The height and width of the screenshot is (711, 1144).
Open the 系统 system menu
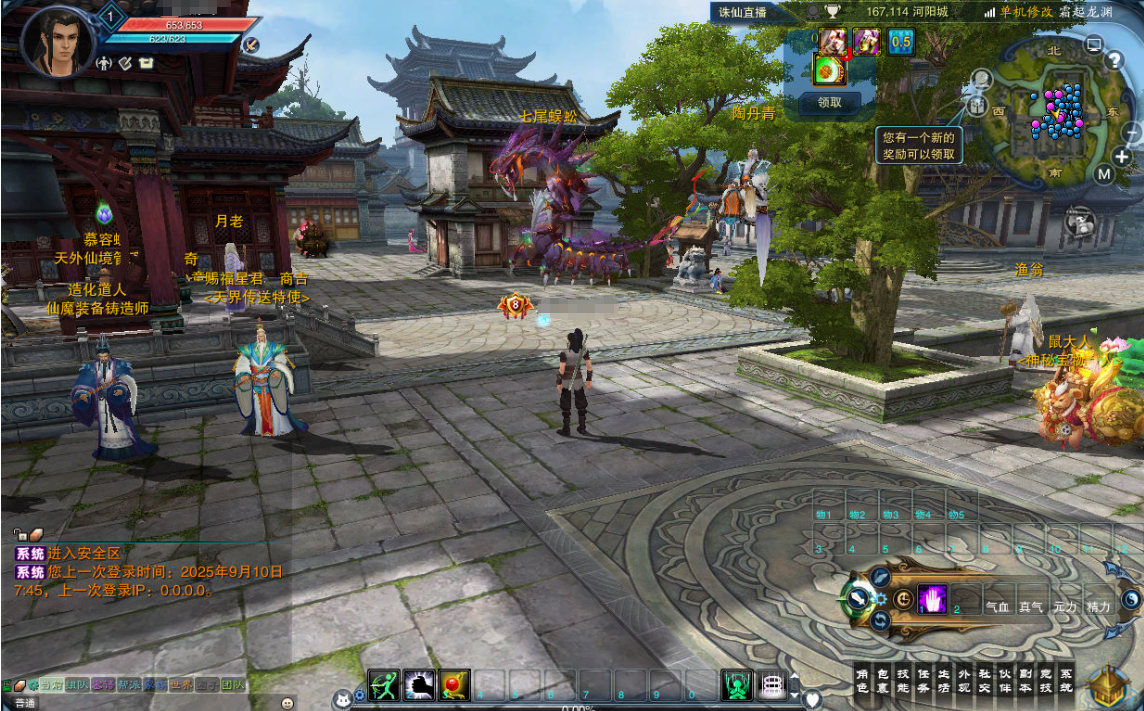[1066, 681]
